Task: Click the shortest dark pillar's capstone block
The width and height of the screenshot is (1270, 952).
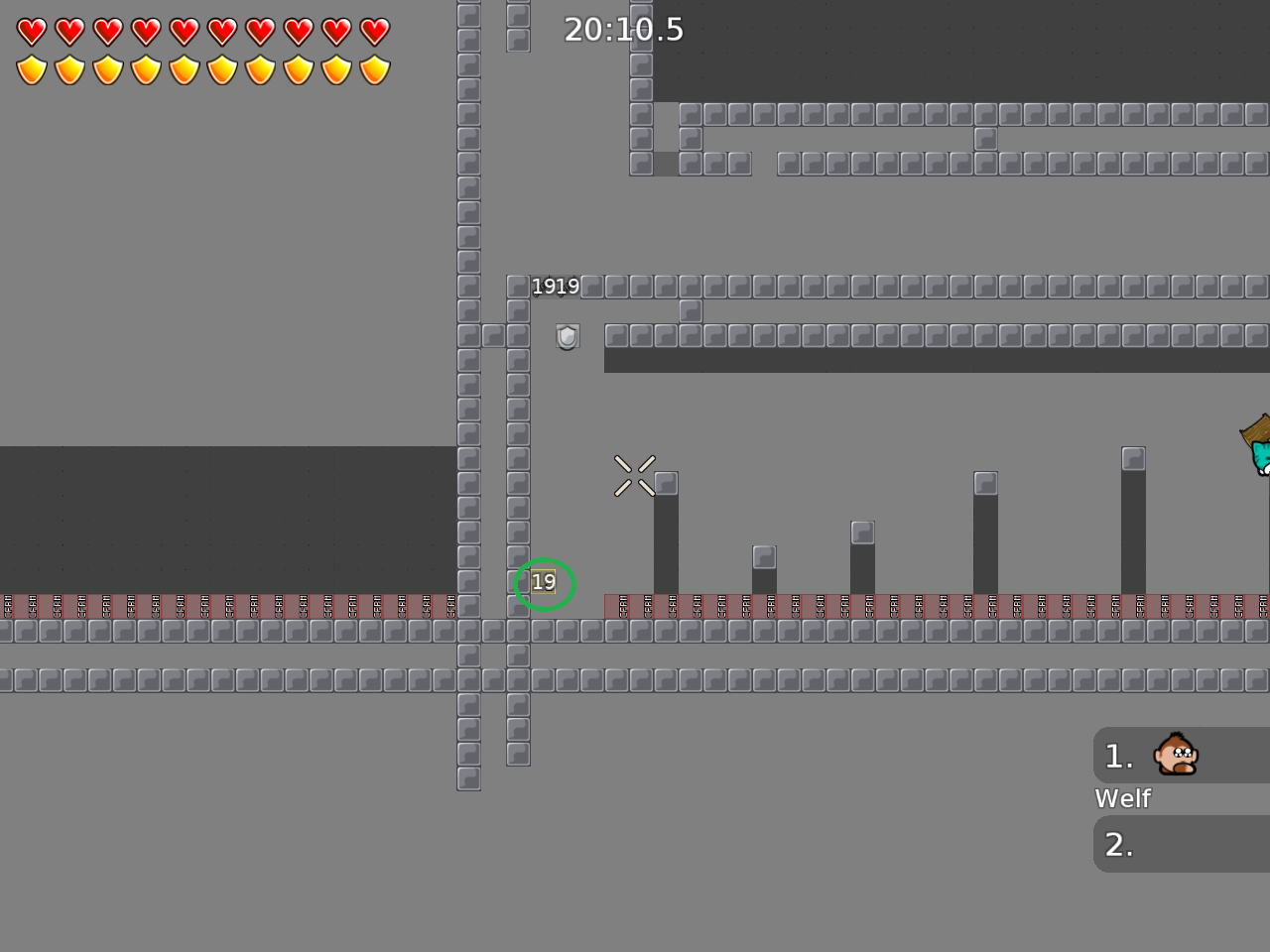Action: click(764, 557)
